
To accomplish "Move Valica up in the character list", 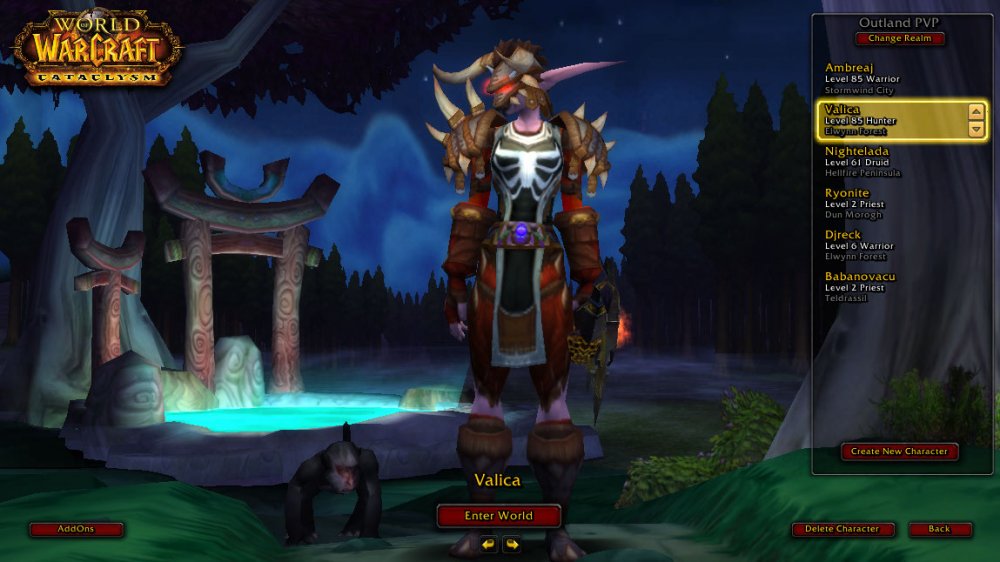I will pos(976,112).
